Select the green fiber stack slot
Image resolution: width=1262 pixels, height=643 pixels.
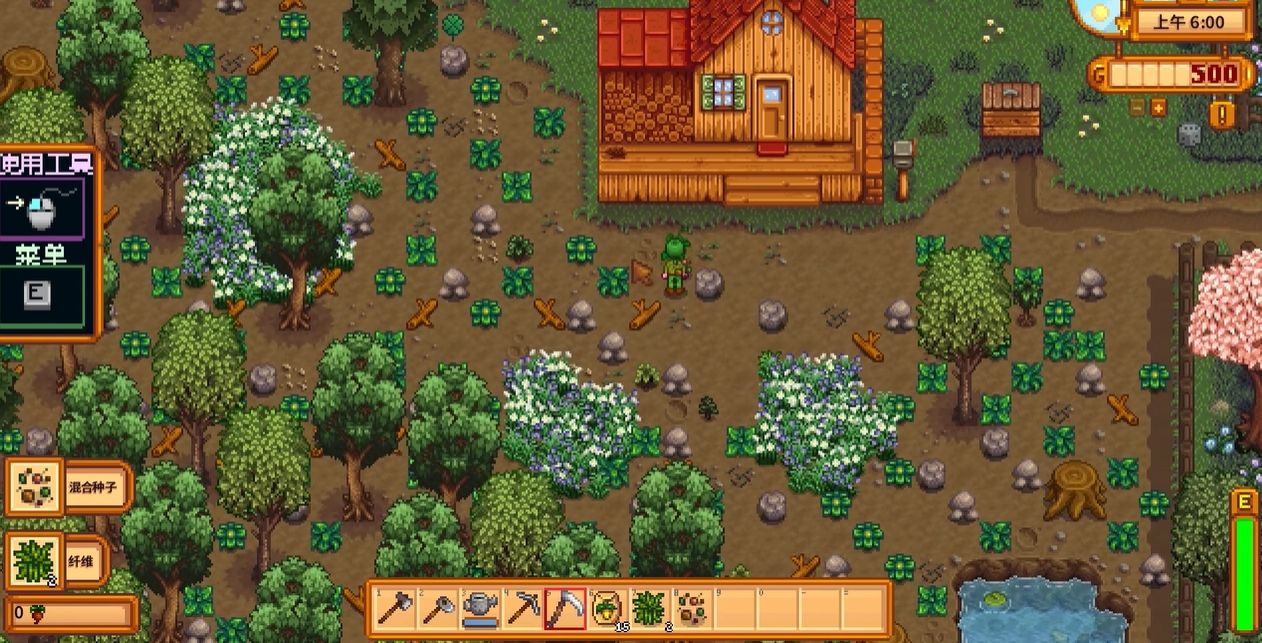(x=648, y=607)
